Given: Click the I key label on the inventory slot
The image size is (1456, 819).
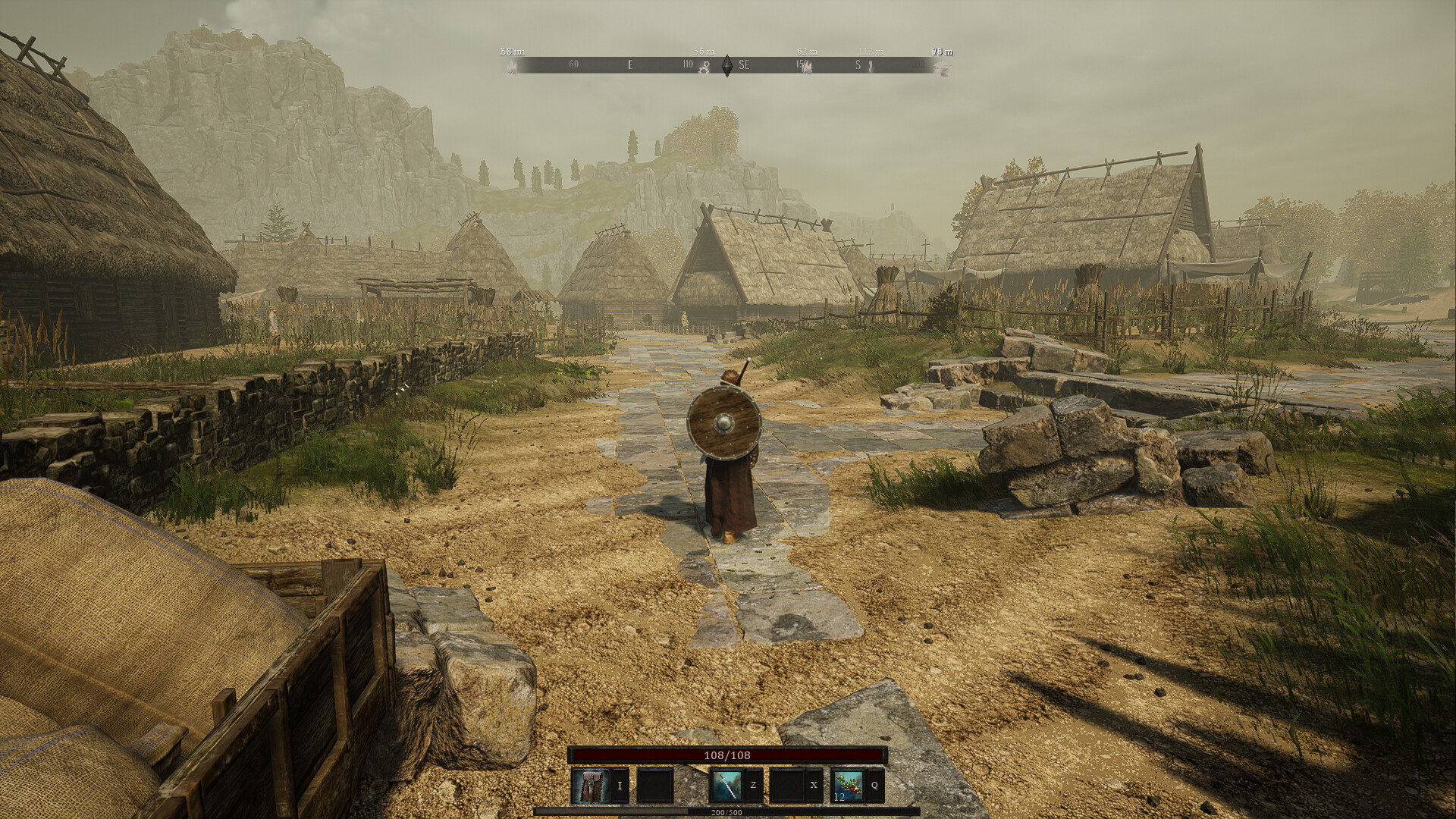Looking at the screenshot, I should pos(620,785).
